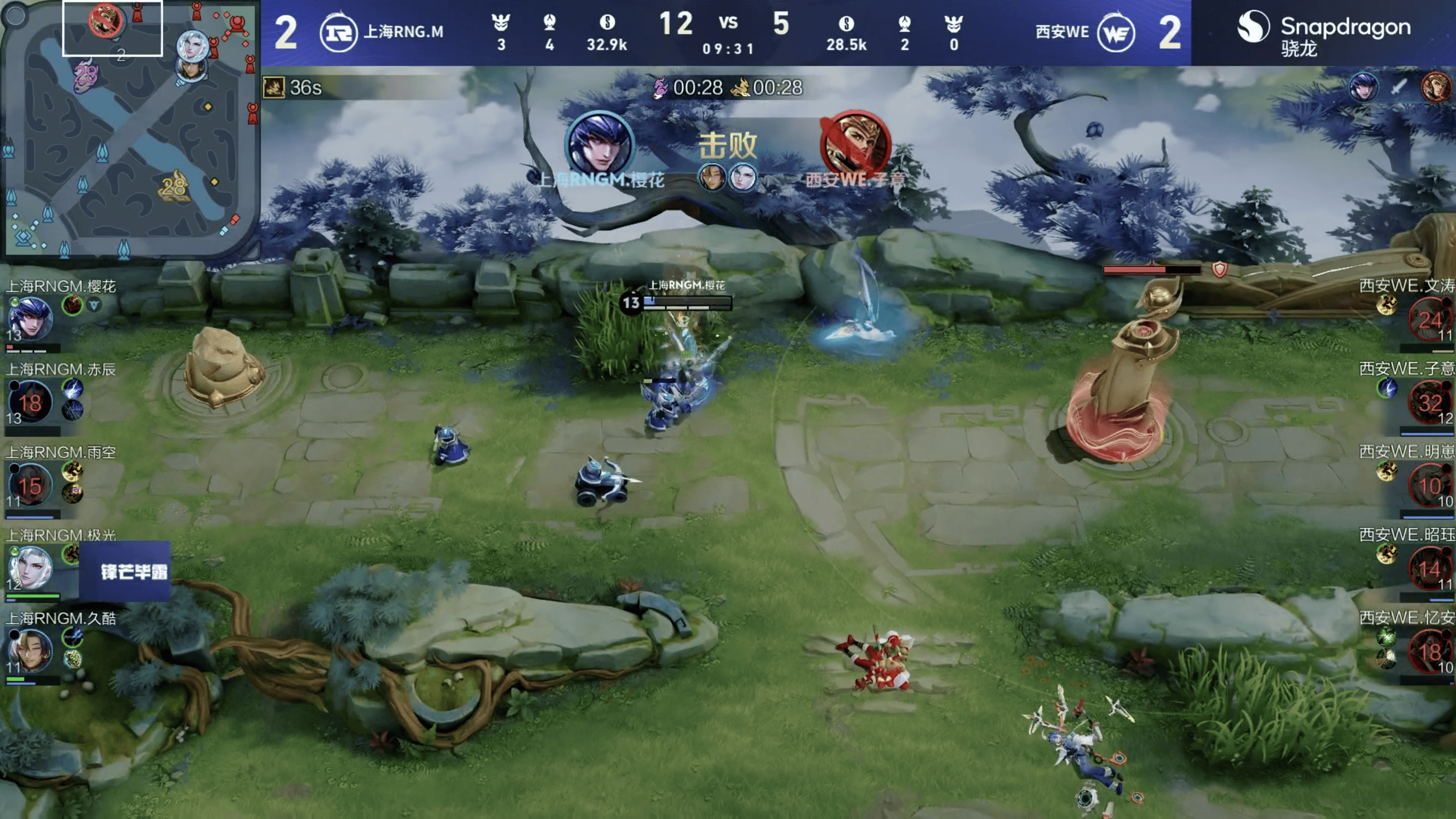Click the Snapdragon 骁龙 sponsor logo

(1324, 33)
